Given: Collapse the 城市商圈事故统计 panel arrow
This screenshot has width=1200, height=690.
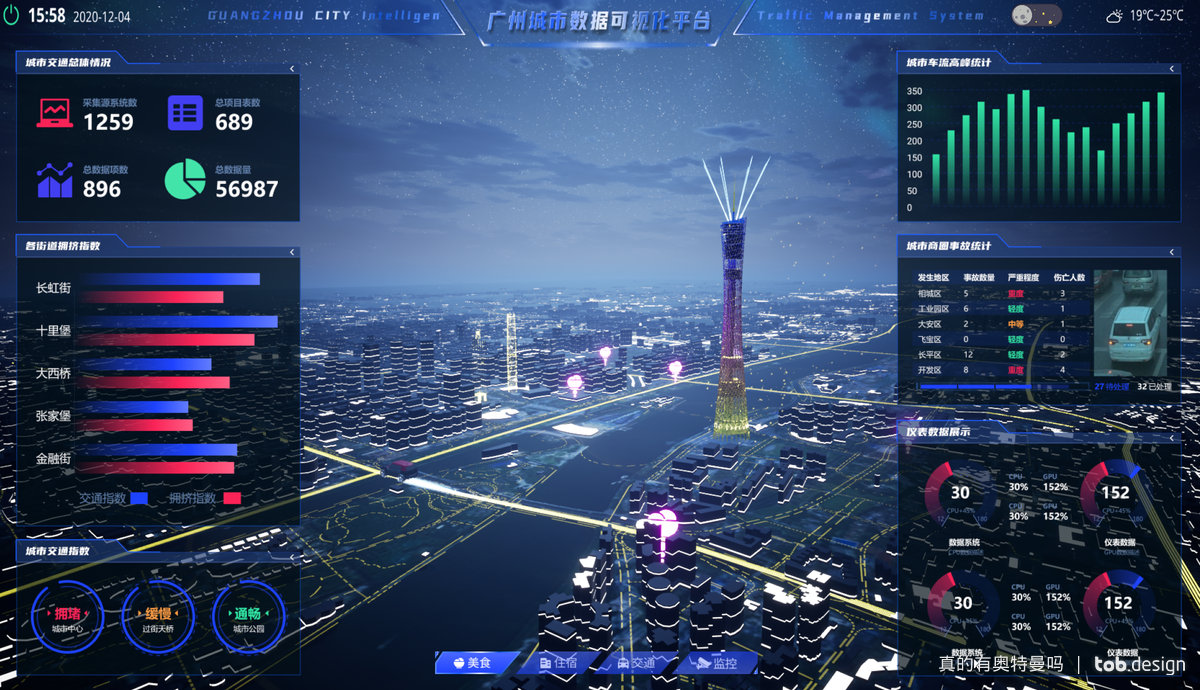Looking at the screenshot, I should pyautogui.click(x=1174, y=251).
